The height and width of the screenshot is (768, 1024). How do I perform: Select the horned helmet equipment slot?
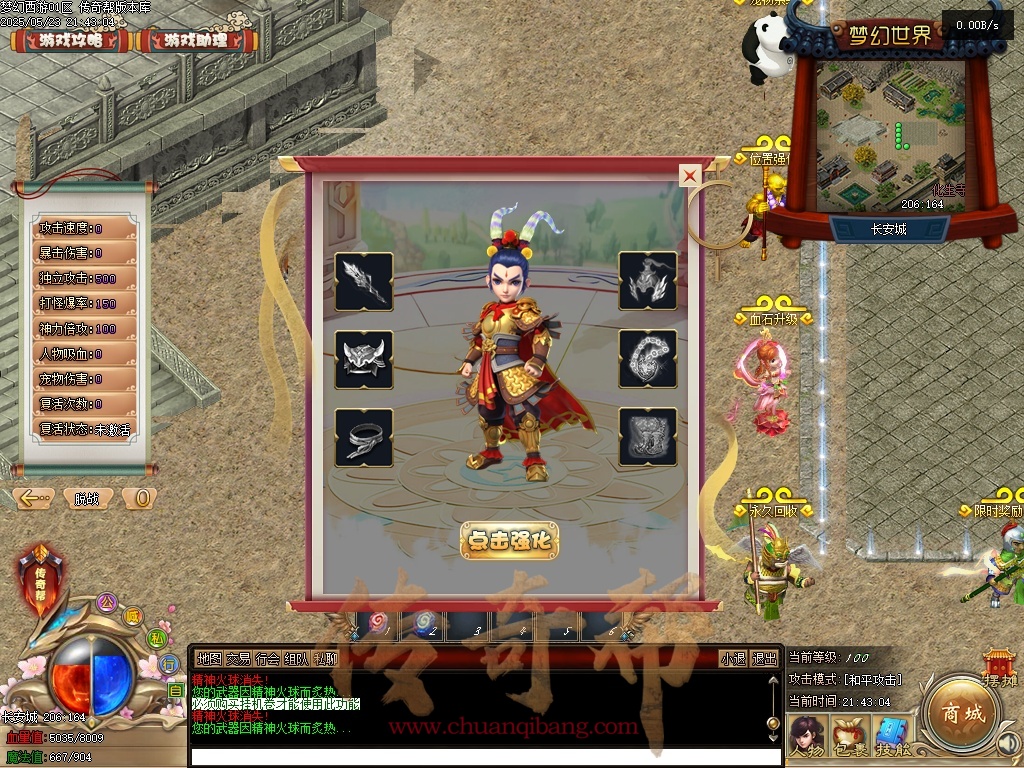coord(364,360)
